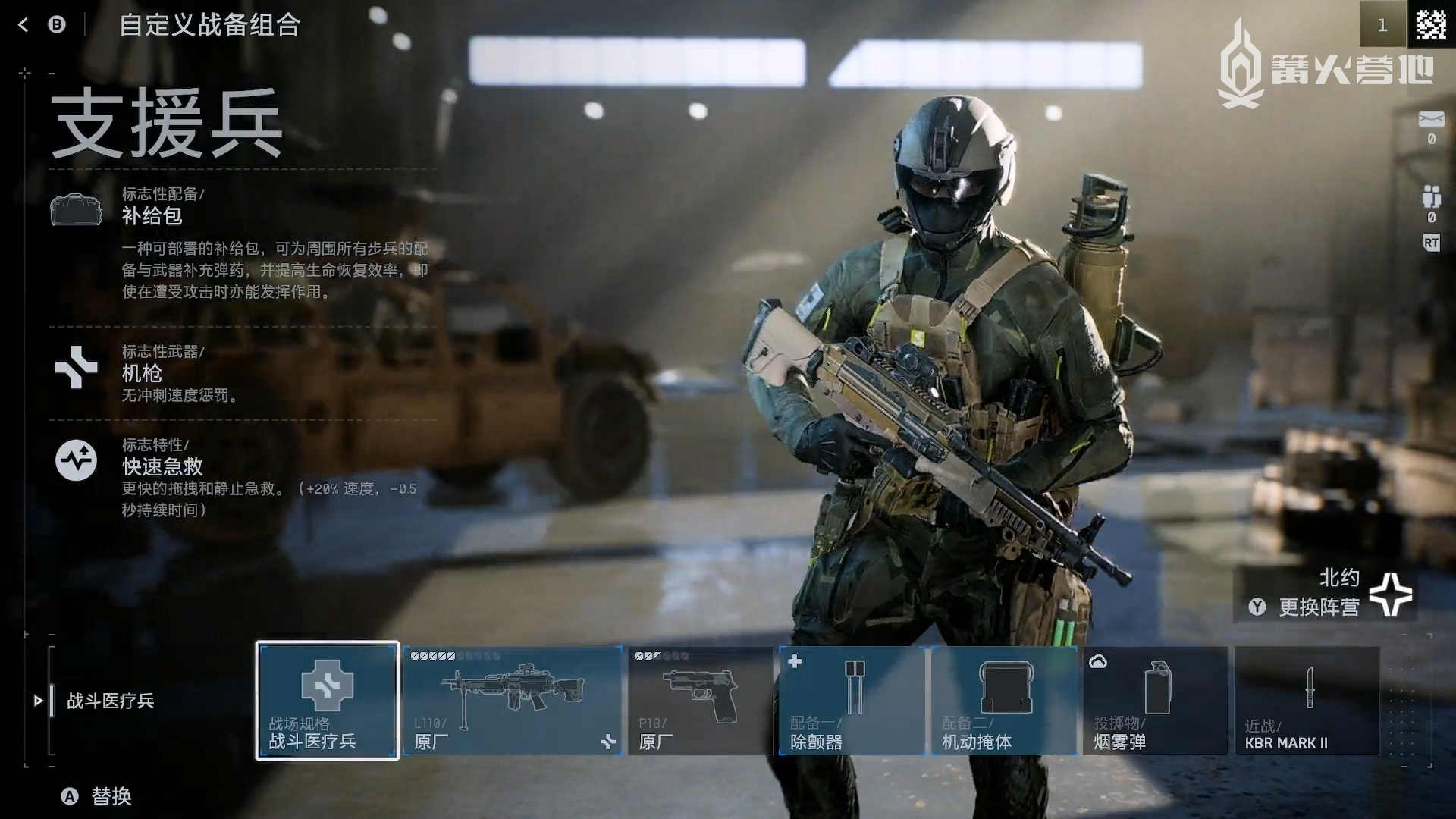Go back with the top-left arrow
Viewport: 1456px width, 819px height.
click(23, 25)
